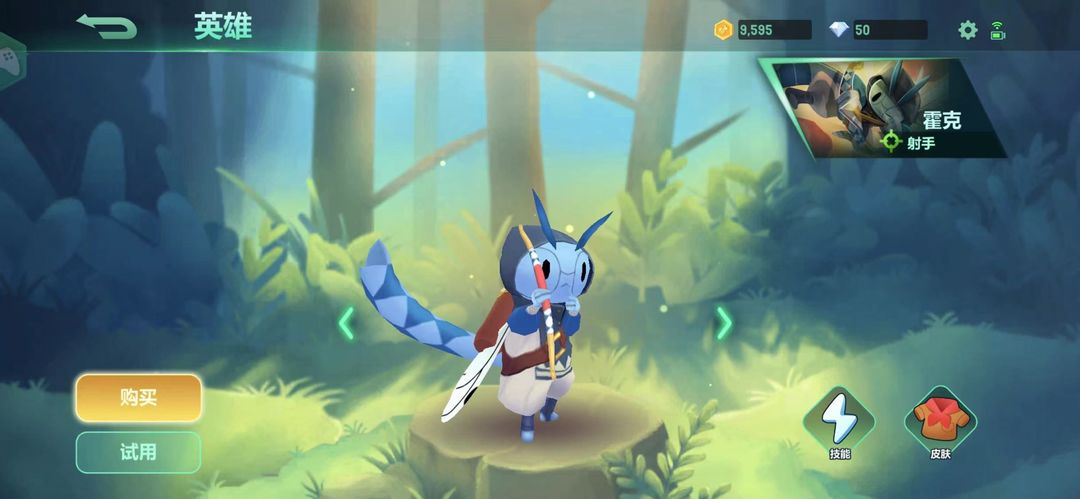The width and height of the screenshot is (1080, 499).
Task: Go back using the return arrow
Action: click(x=106, y=27)
